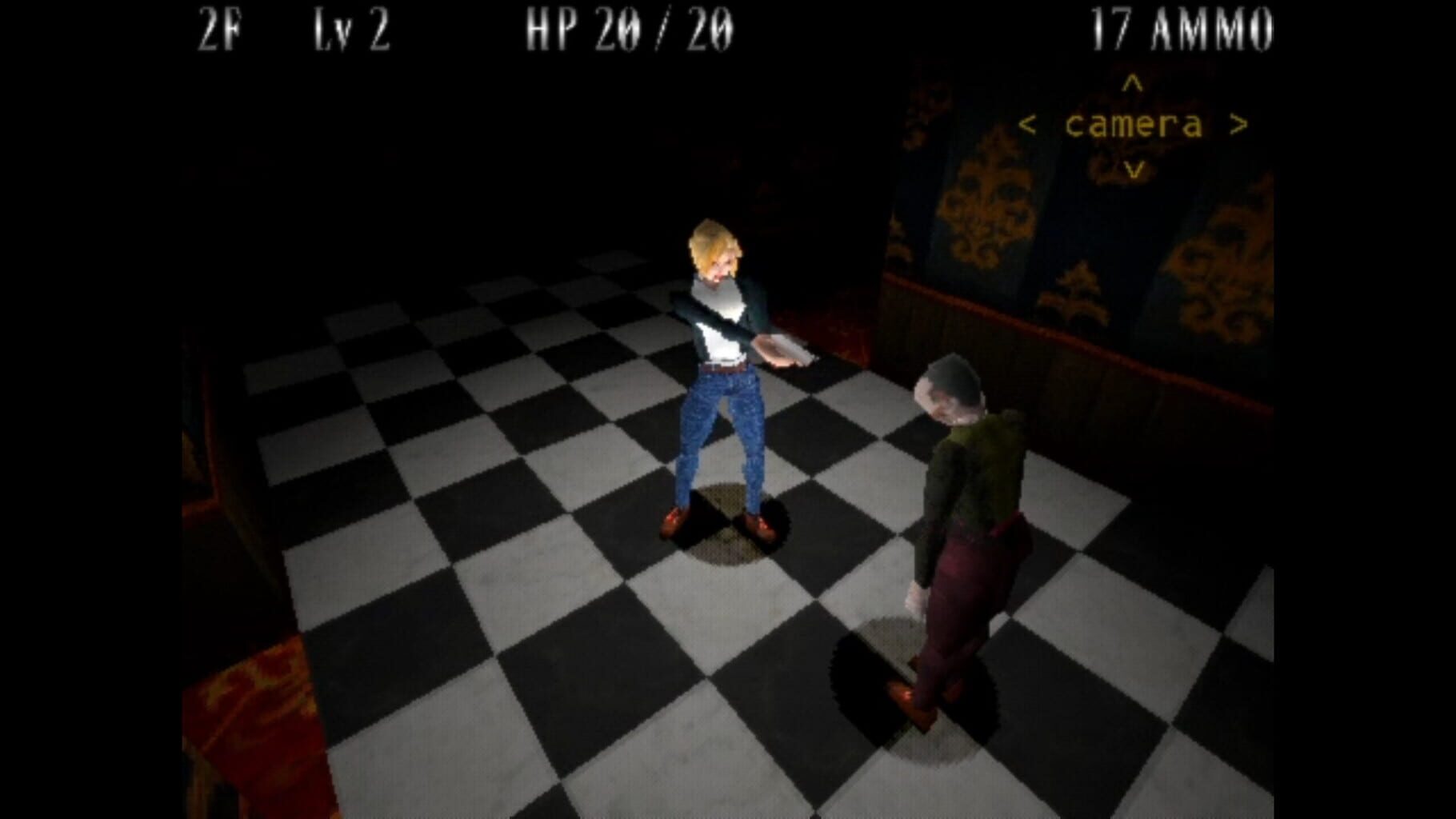Click the Lv 2 level indicator

pyautogui.click(x=352, y=26)
